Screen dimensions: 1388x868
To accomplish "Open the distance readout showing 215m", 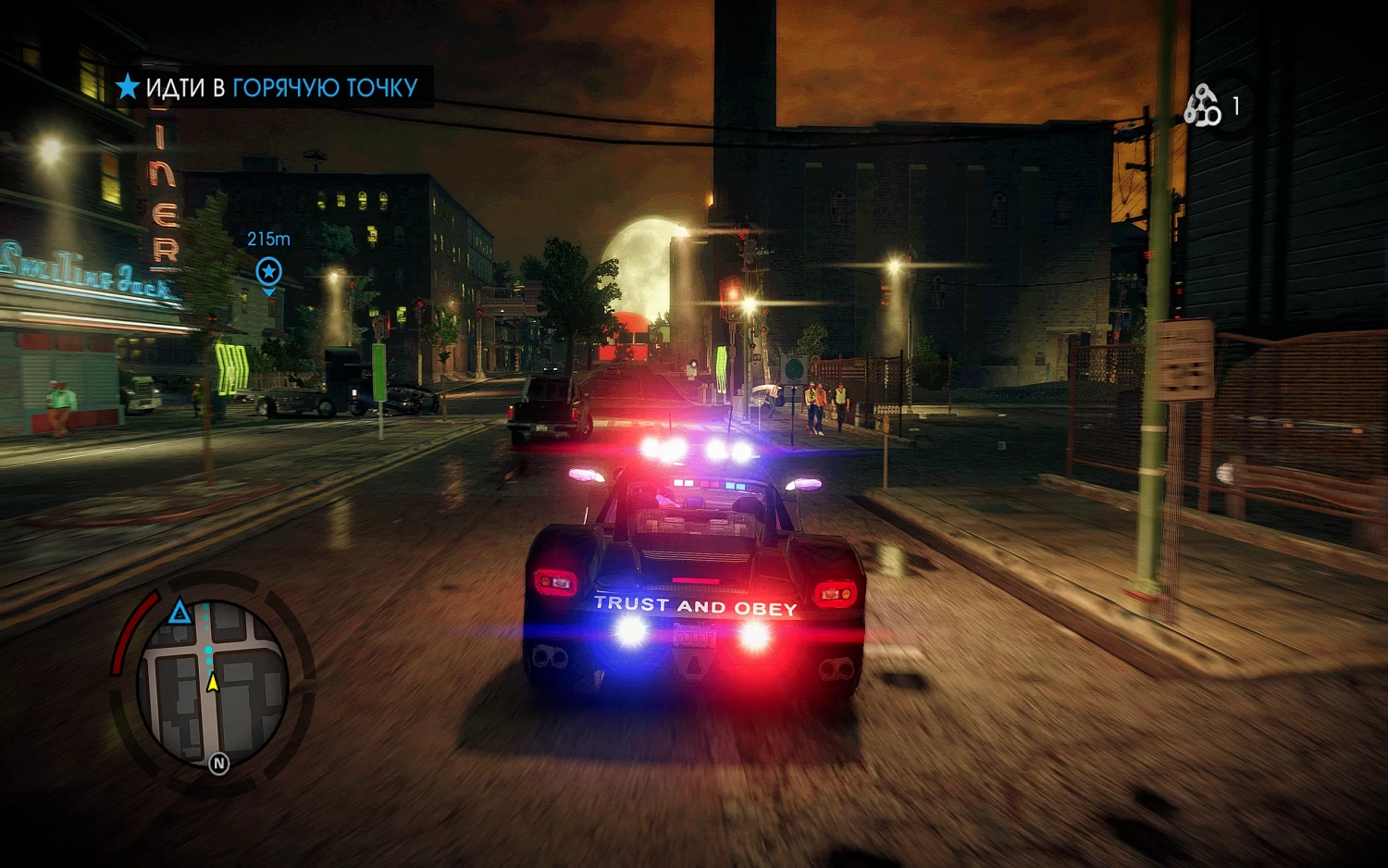I will point(267,239).
